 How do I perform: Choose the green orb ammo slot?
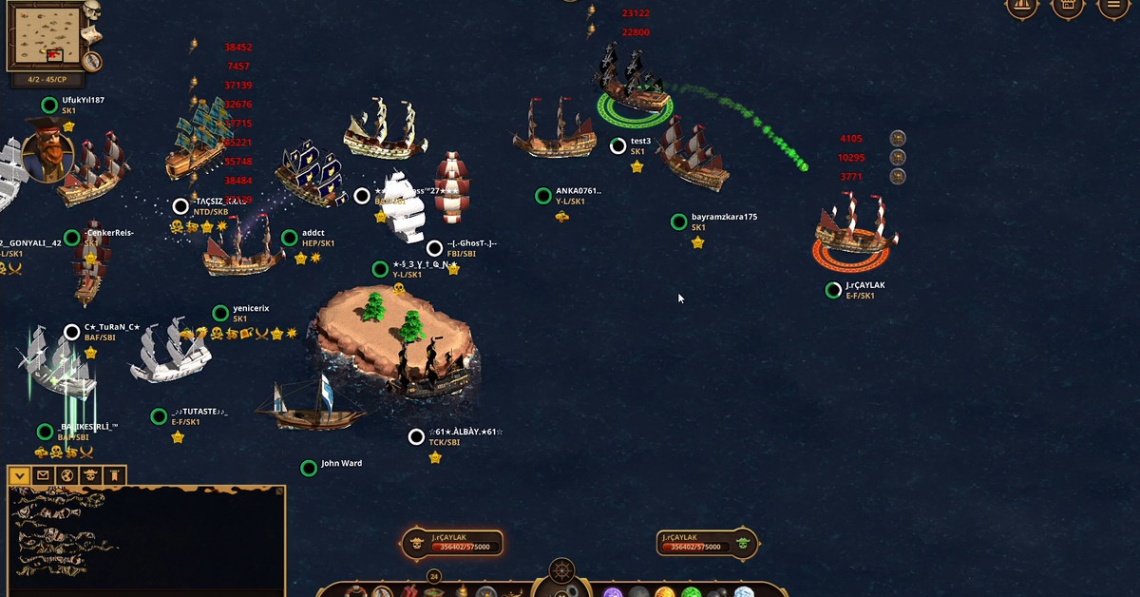pyautogui.click(x=691, y=593)
